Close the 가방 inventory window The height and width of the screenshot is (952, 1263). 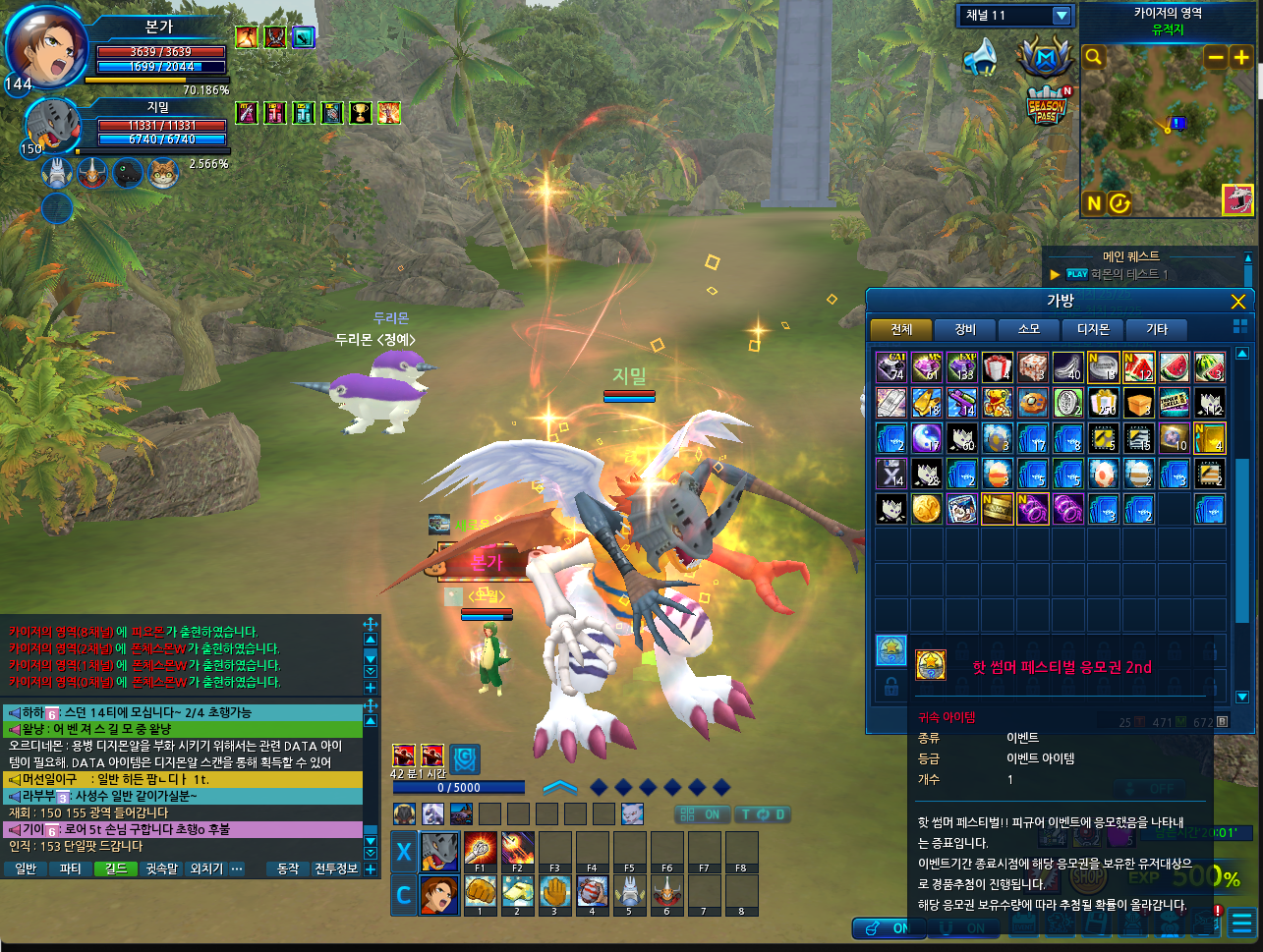[x=1237, y=302]
